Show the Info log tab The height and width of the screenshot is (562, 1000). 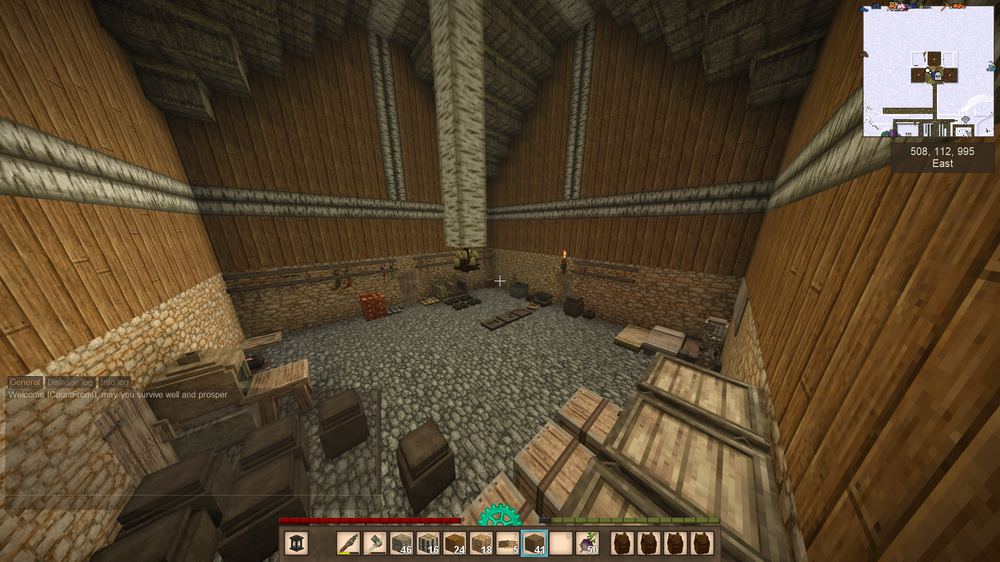(114, 382)
